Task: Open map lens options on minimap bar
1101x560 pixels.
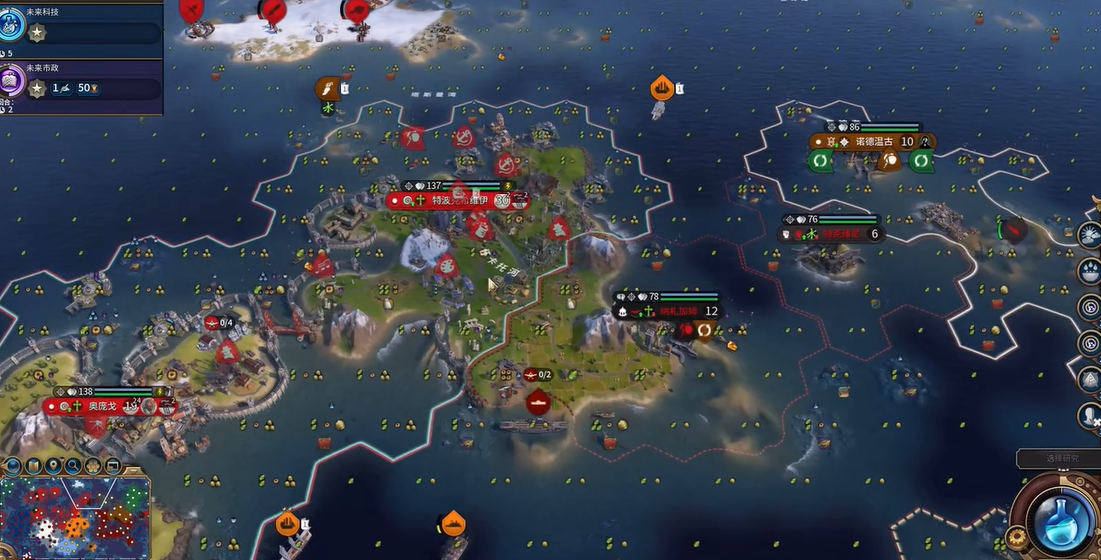Action: [33, 466]
